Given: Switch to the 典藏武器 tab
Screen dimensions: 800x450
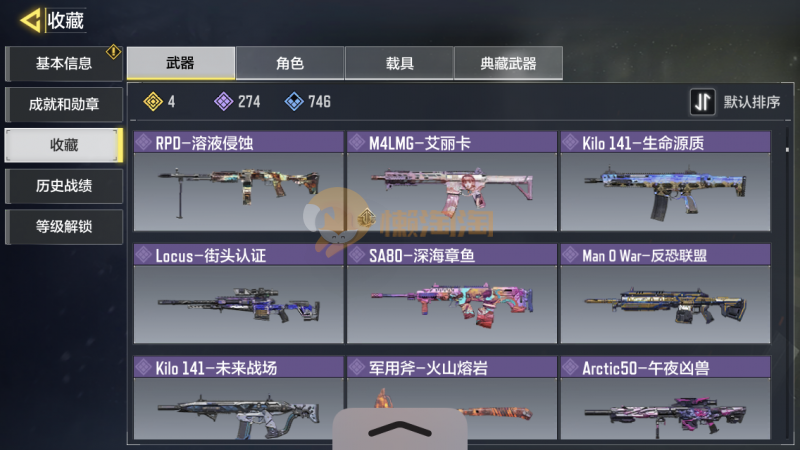Looking at the screenshot, I should coord(508,64).
